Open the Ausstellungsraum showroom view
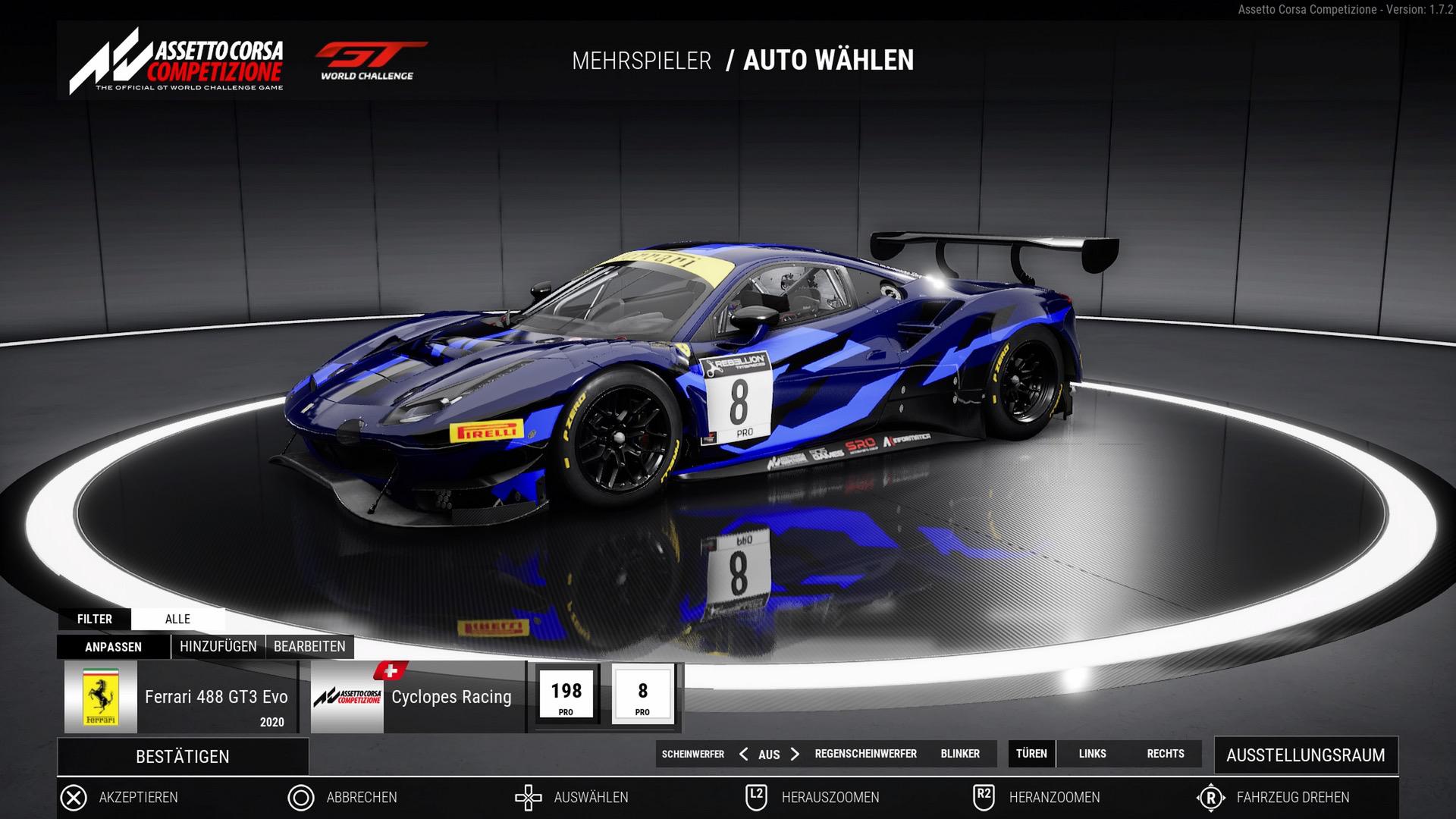Screen dimensions: 1456x819 (x=1305, y=755)
